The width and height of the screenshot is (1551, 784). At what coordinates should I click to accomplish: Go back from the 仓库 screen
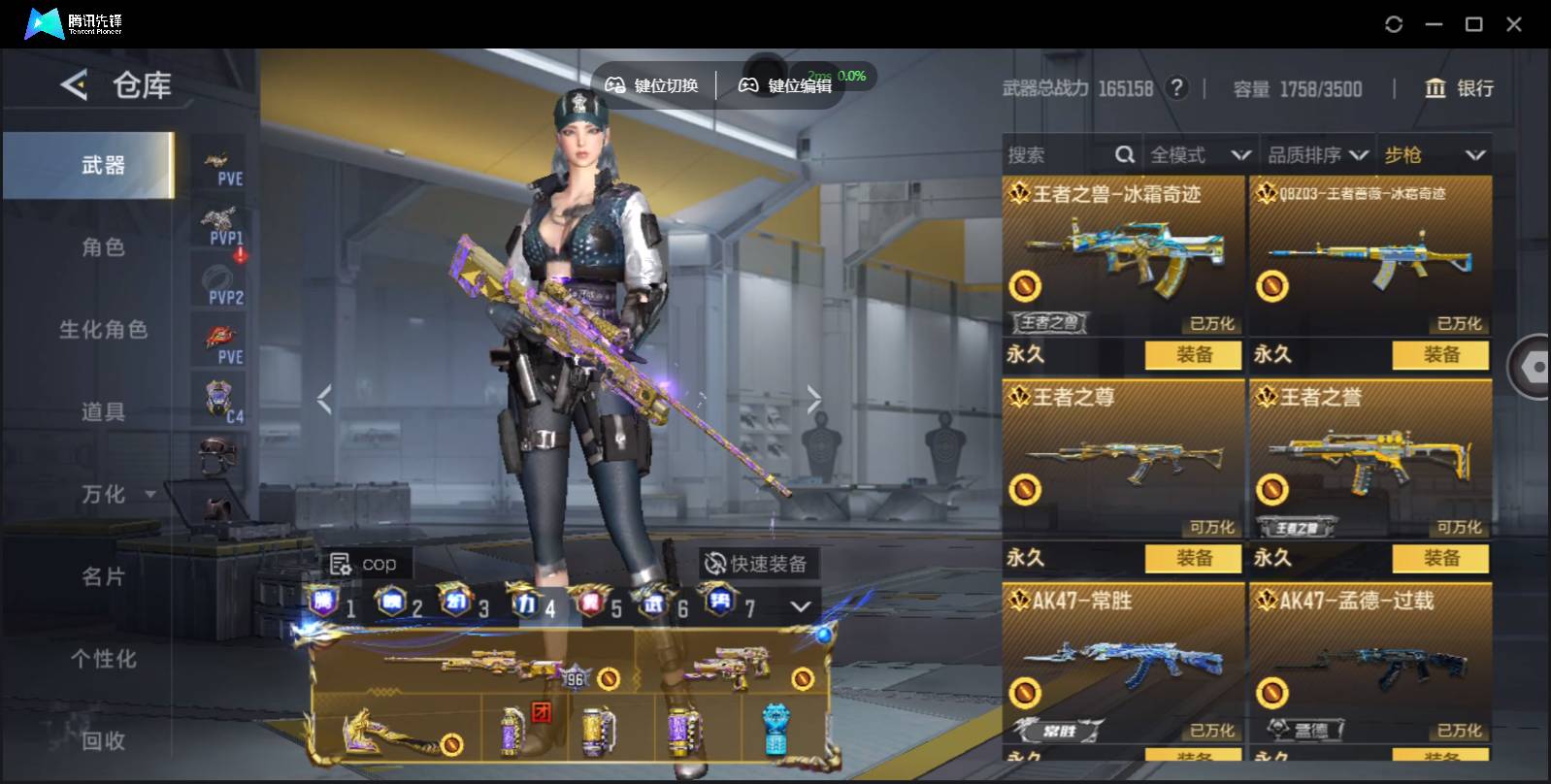pos(74,85)
